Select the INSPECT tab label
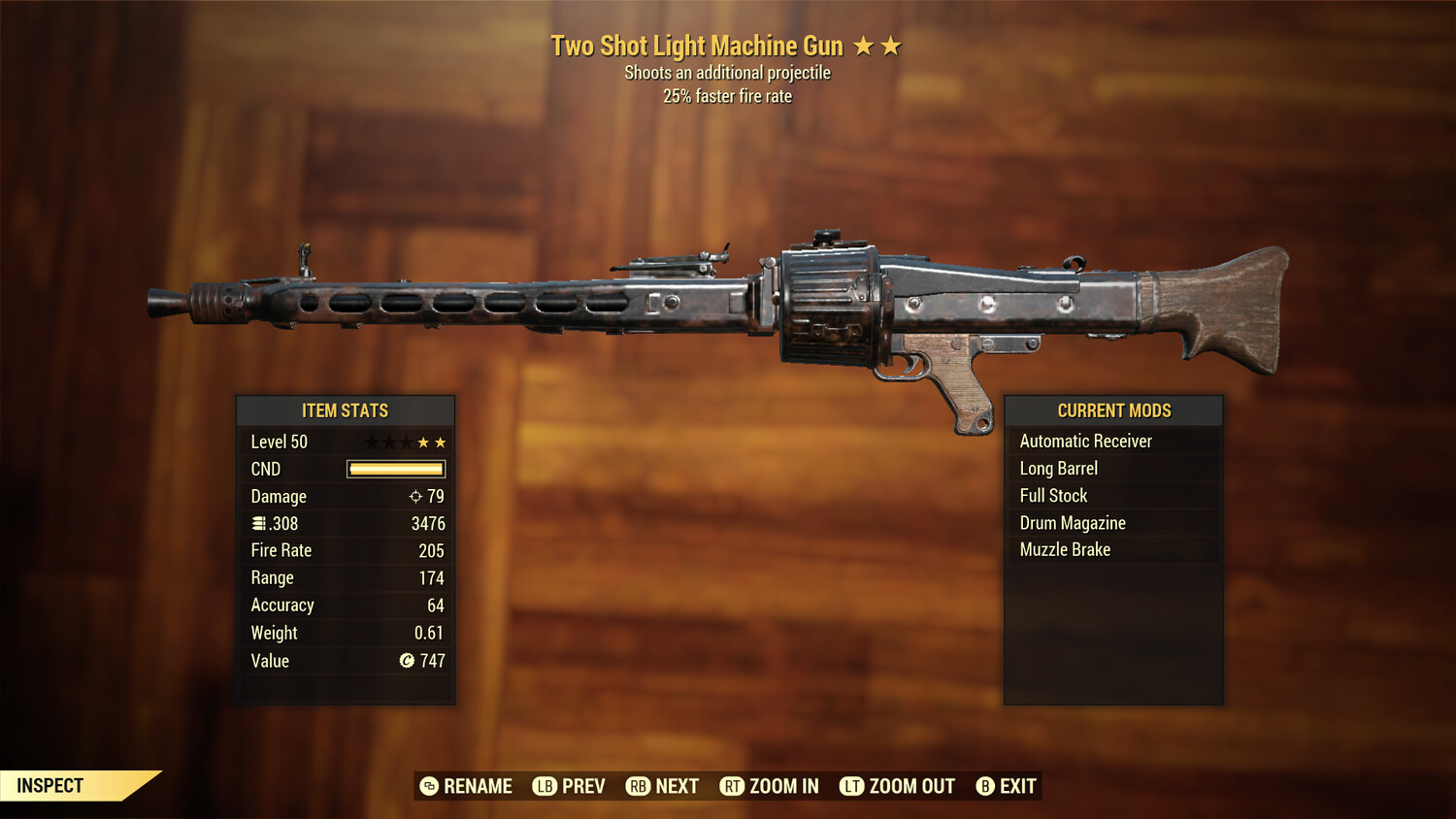1456x819 pixels. [49, 785]
